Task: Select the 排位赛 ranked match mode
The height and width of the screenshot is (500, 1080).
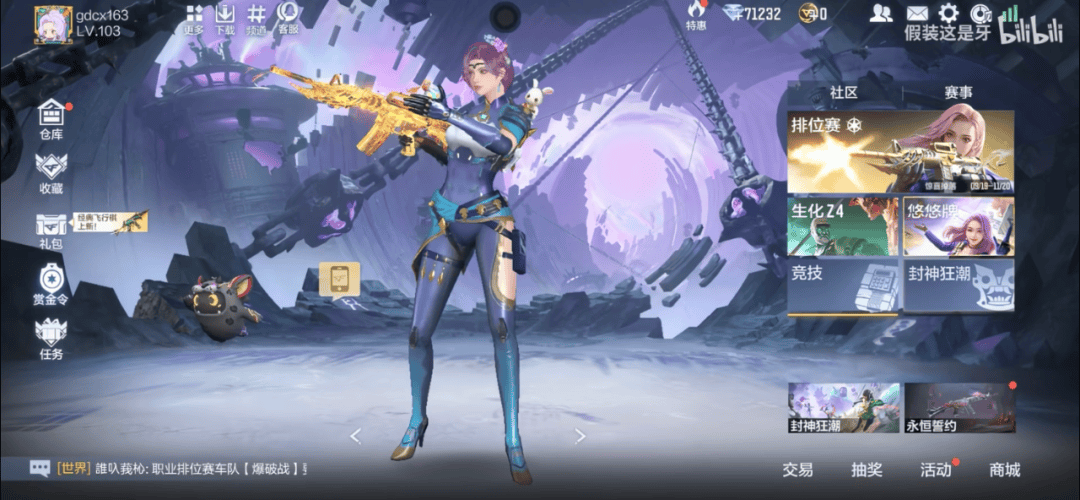Action: coord(900,152)
